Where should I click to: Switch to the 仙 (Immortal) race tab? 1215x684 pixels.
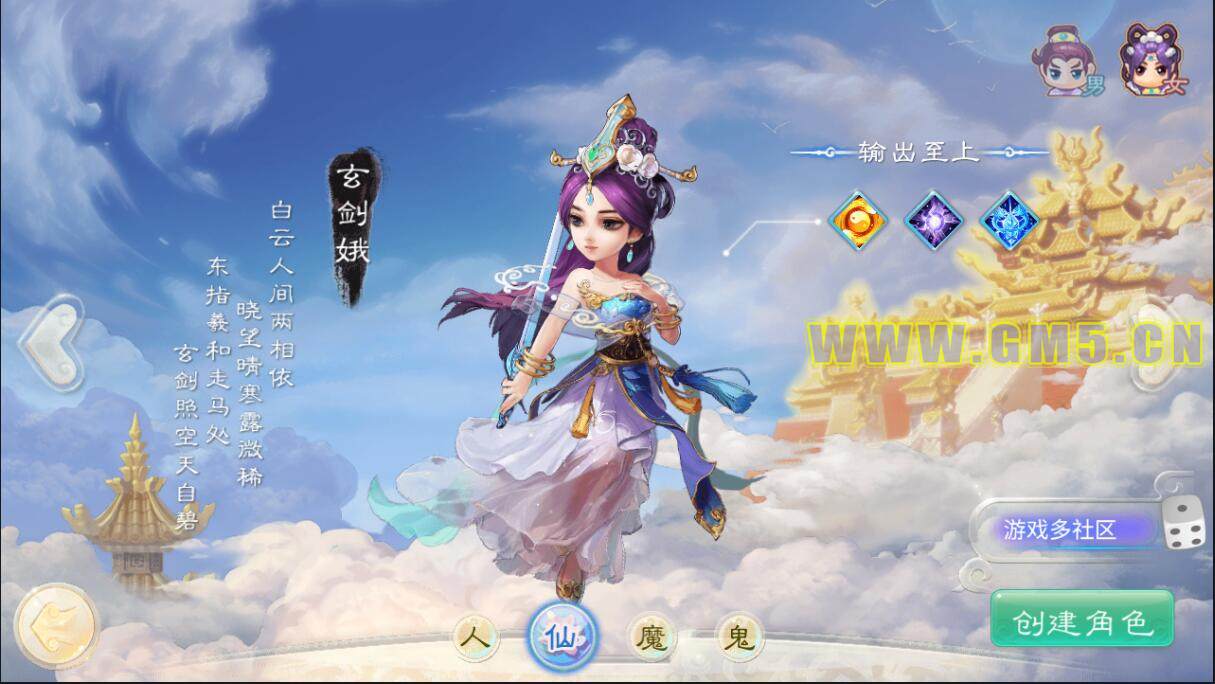[x=563, y=634]
